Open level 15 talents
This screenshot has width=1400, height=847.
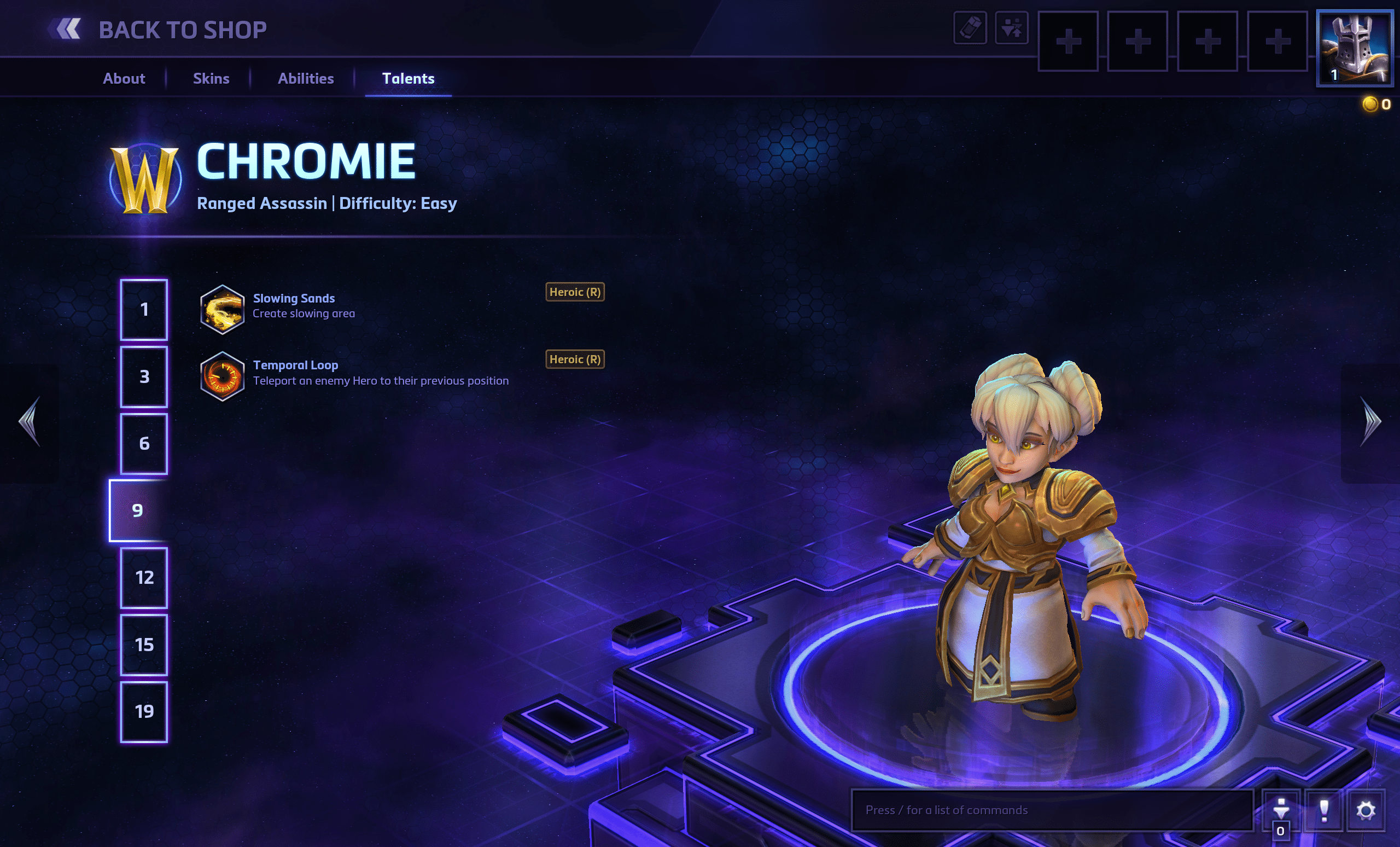pos(144,645)
